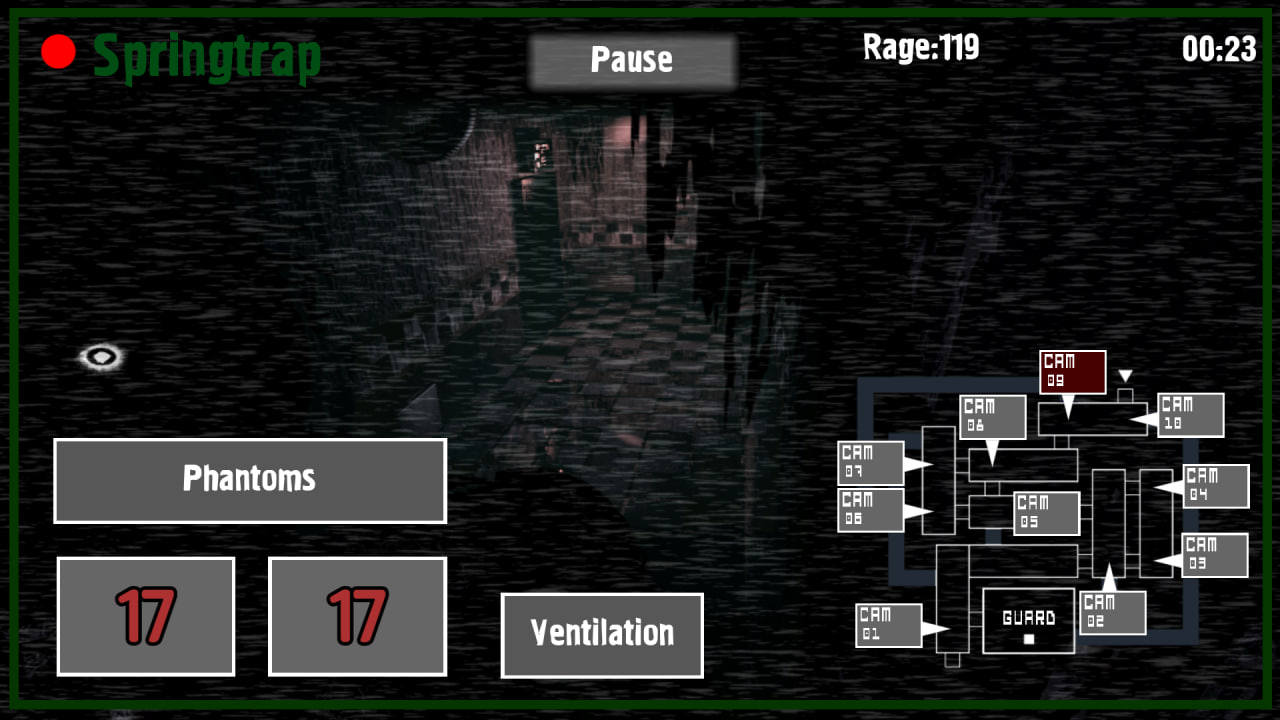Click the white arrow marker above CAM 09
Screen dimensions: 1280x720
click(x=1128, y=374)
